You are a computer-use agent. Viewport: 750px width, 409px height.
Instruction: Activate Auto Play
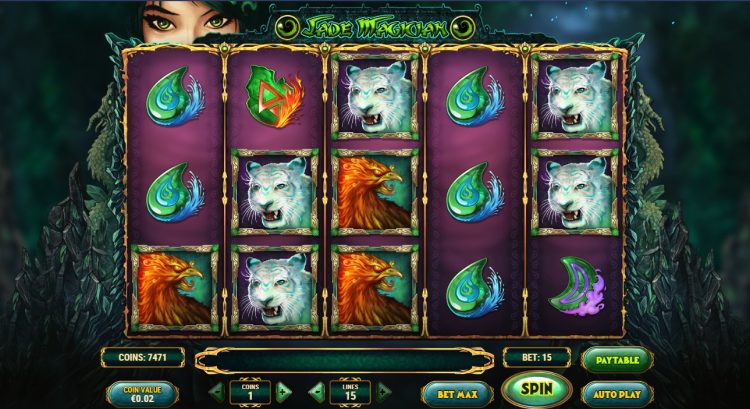click(616, 393)
